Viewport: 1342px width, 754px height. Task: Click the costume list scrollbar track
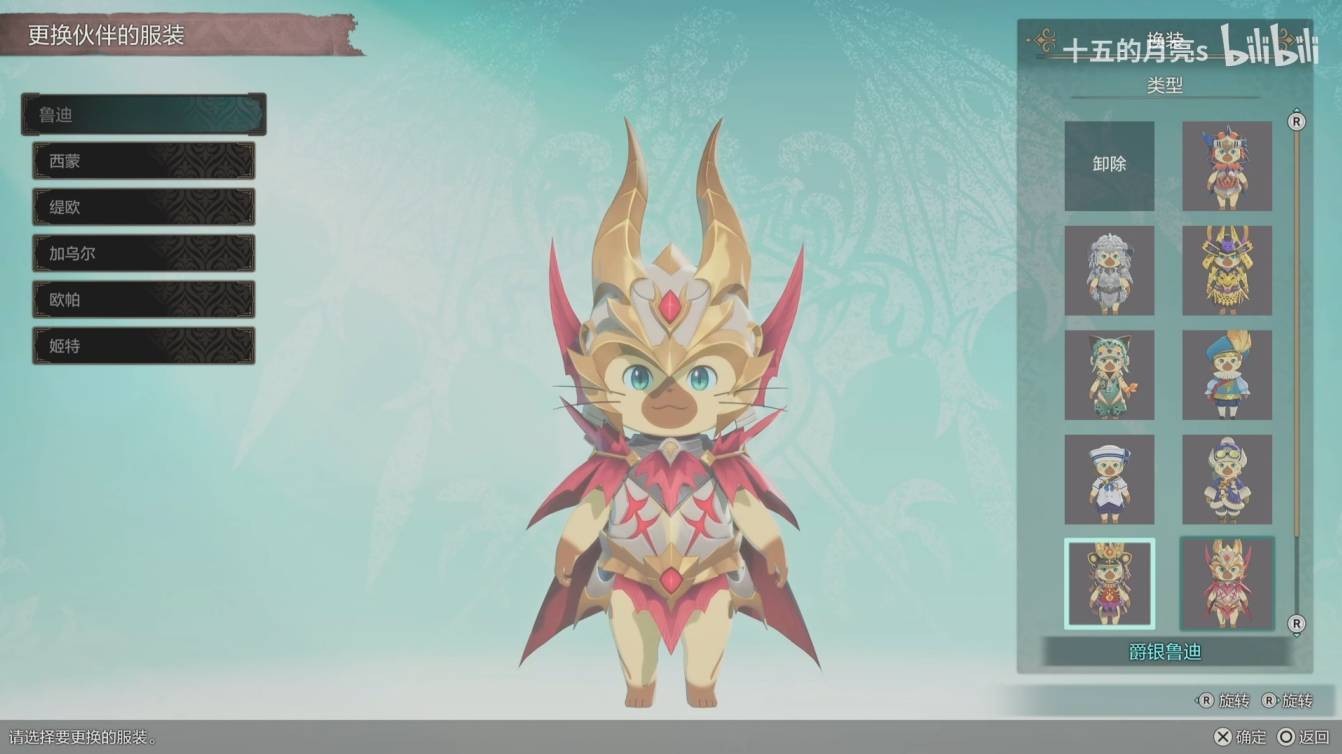pyautogui.click(x=1297, y=372)
